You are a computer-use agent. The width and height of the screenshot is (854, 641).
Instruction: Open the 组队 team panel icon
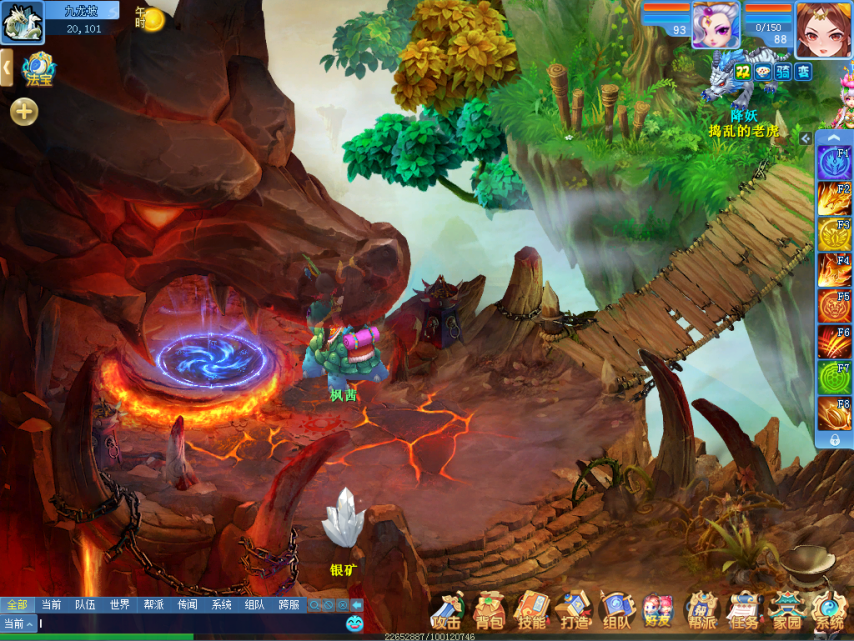point(616,611)
